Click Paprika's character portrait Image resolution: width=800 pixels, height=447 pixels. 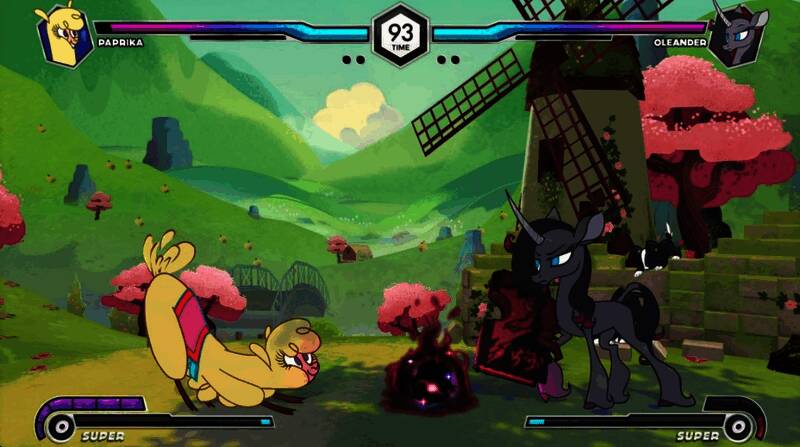tap(64, 35)
